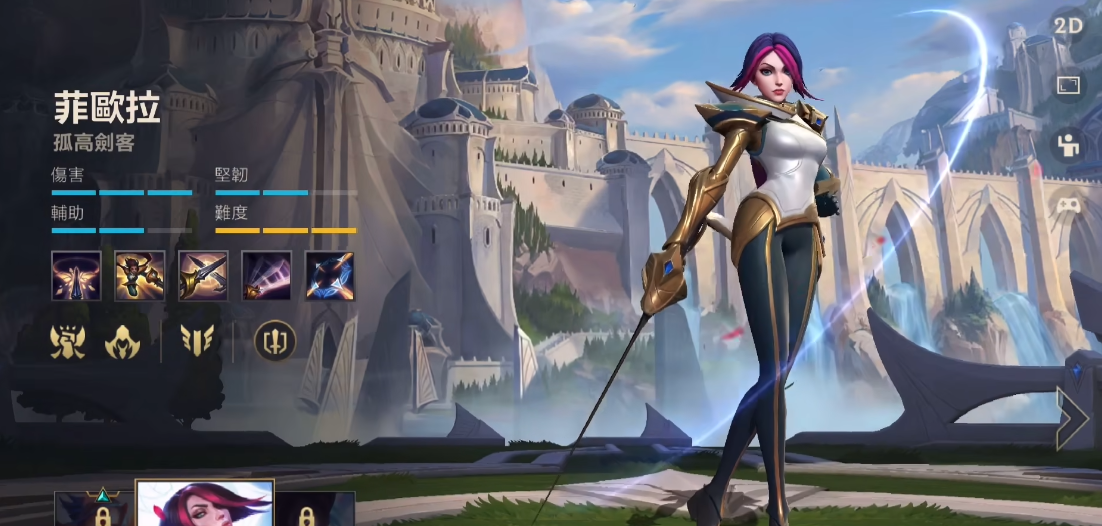Click the double chevron next arrow
1102x526 pixels.
(1072, 419)
